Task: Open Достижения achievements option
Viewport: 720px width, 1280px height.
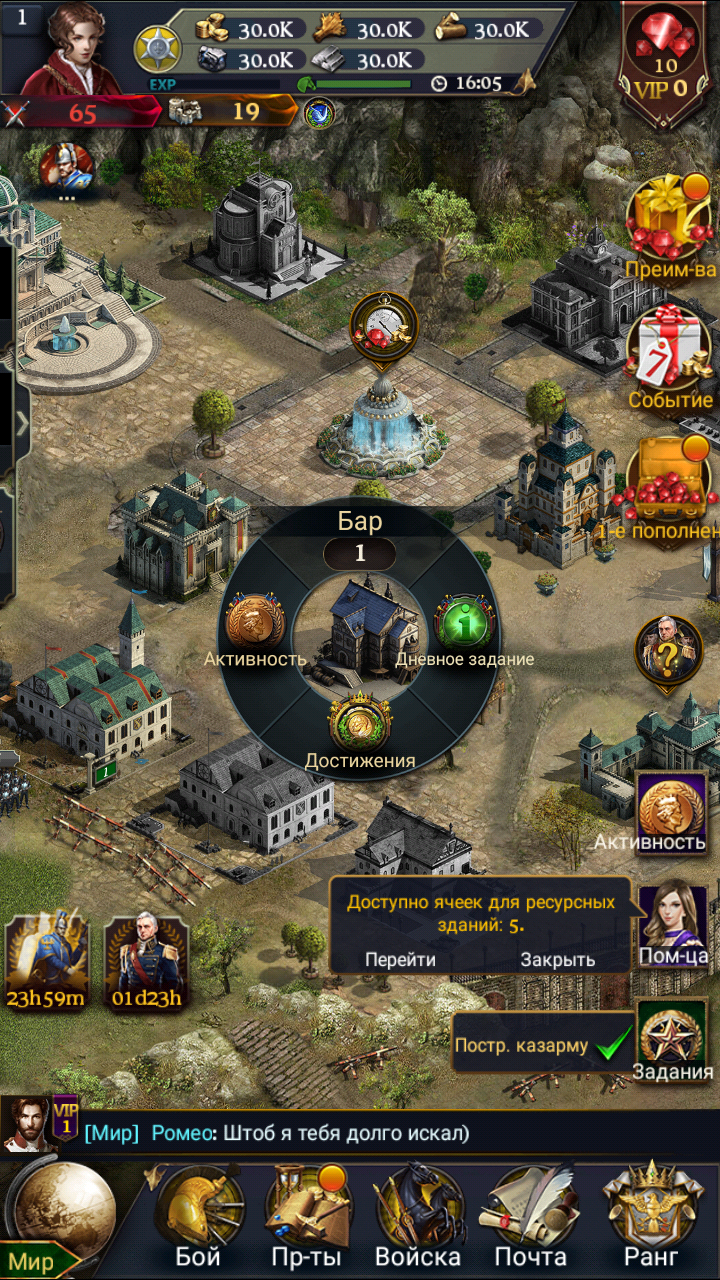Action: click(x=360, y=727)
